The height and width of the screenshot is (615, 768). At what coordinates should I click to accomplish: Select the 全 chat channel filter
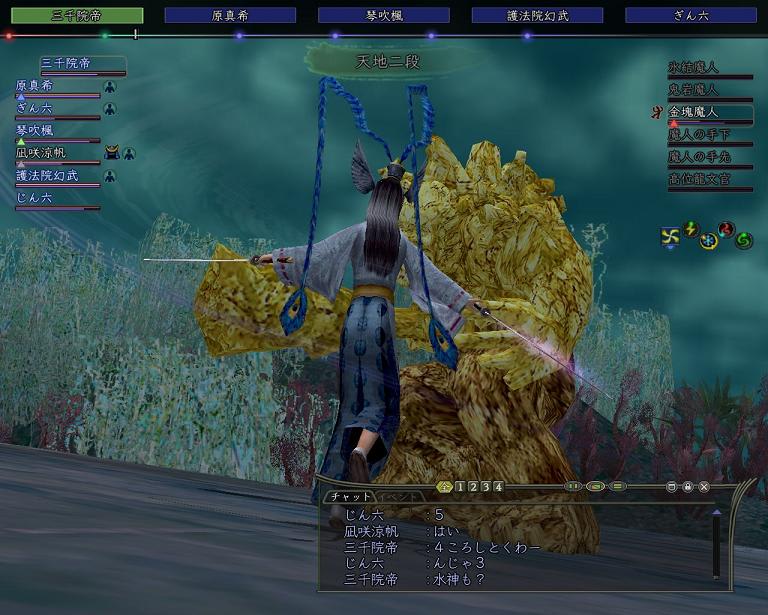click(445, 487)
